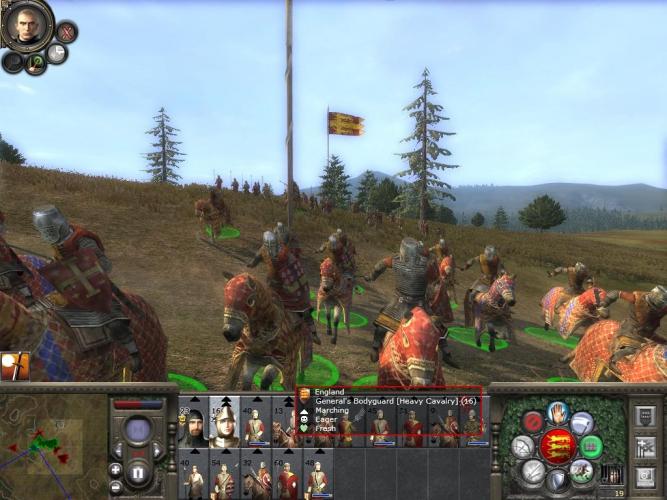Zoom in the minimap with the plus button
Viewport: 667px width, 500px height.
click(x=116, y=469)
